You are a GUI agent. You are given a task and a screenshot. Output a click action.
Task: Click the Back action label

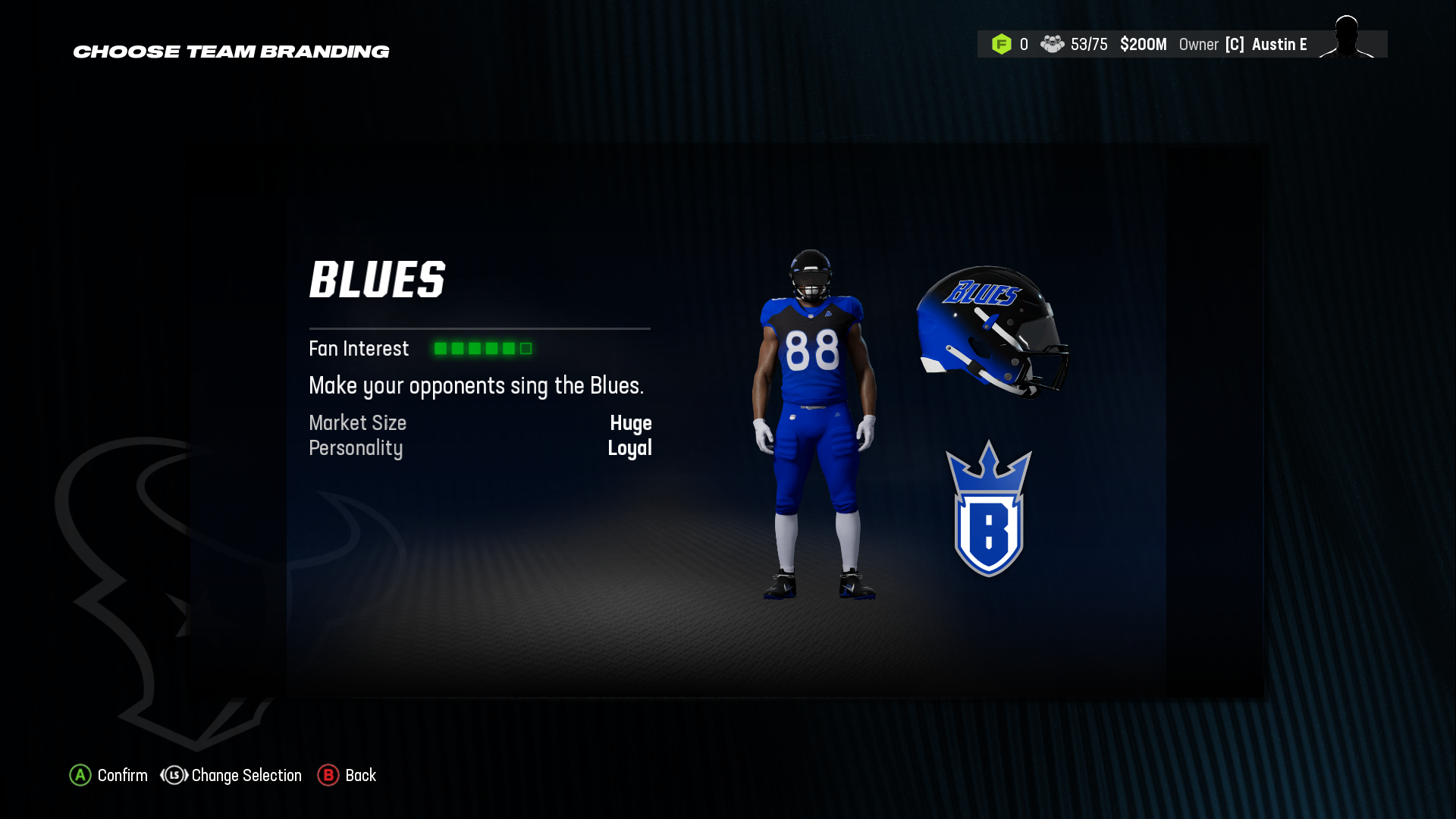361,775
